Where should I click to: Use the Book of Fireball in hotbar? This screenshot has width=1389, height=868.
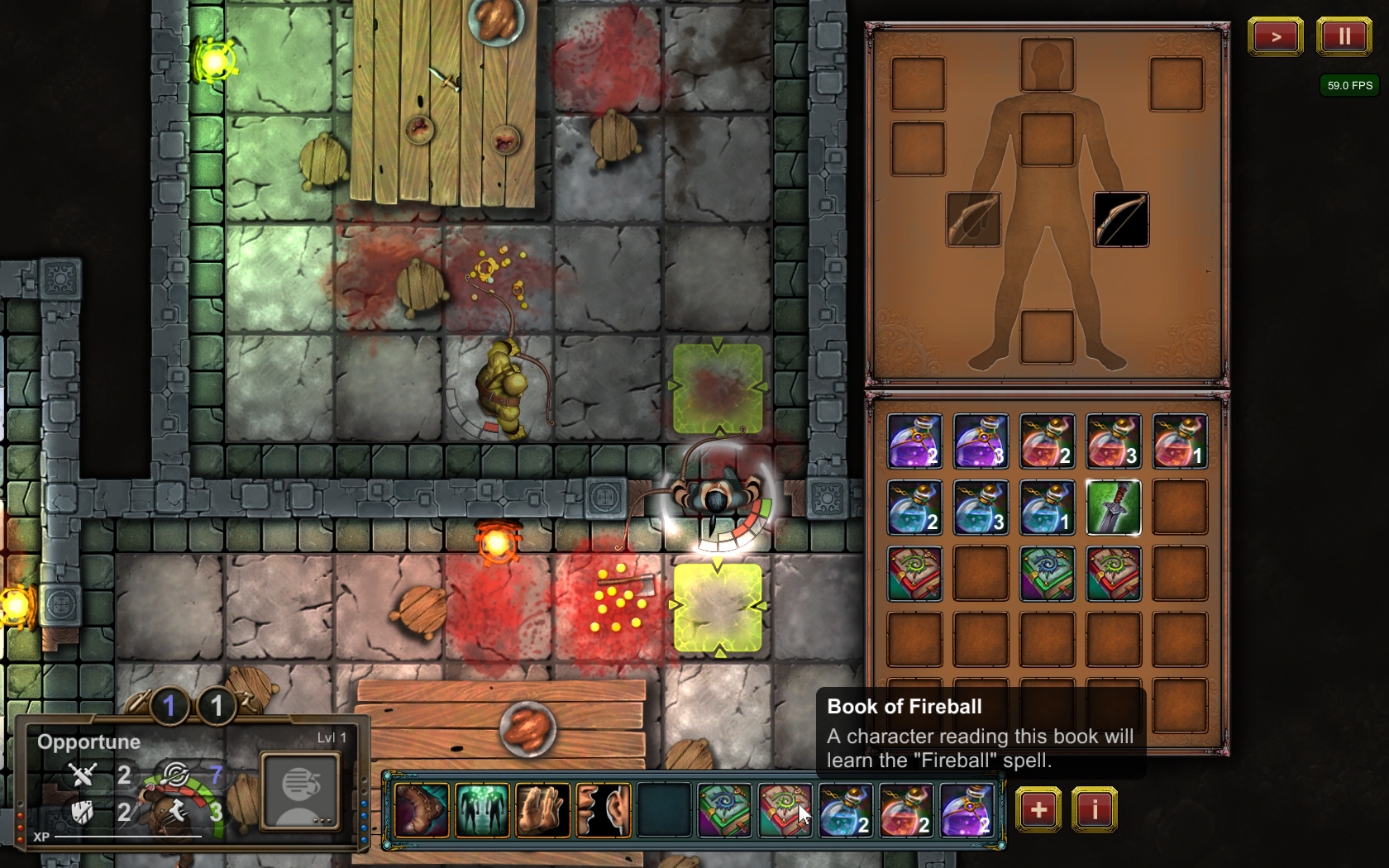785,811
